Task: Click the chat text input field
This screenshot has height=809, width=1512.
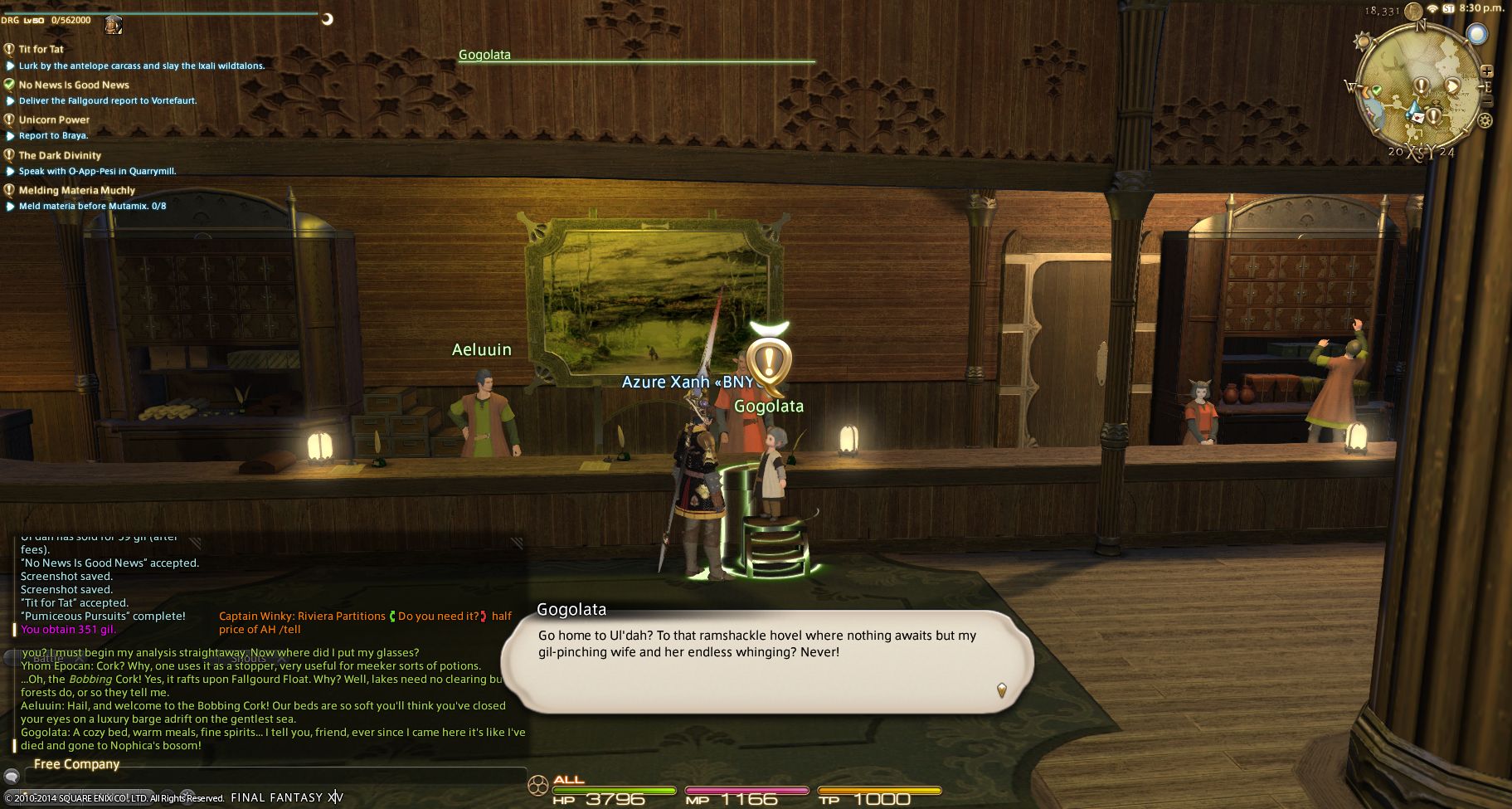Action: 274,777
